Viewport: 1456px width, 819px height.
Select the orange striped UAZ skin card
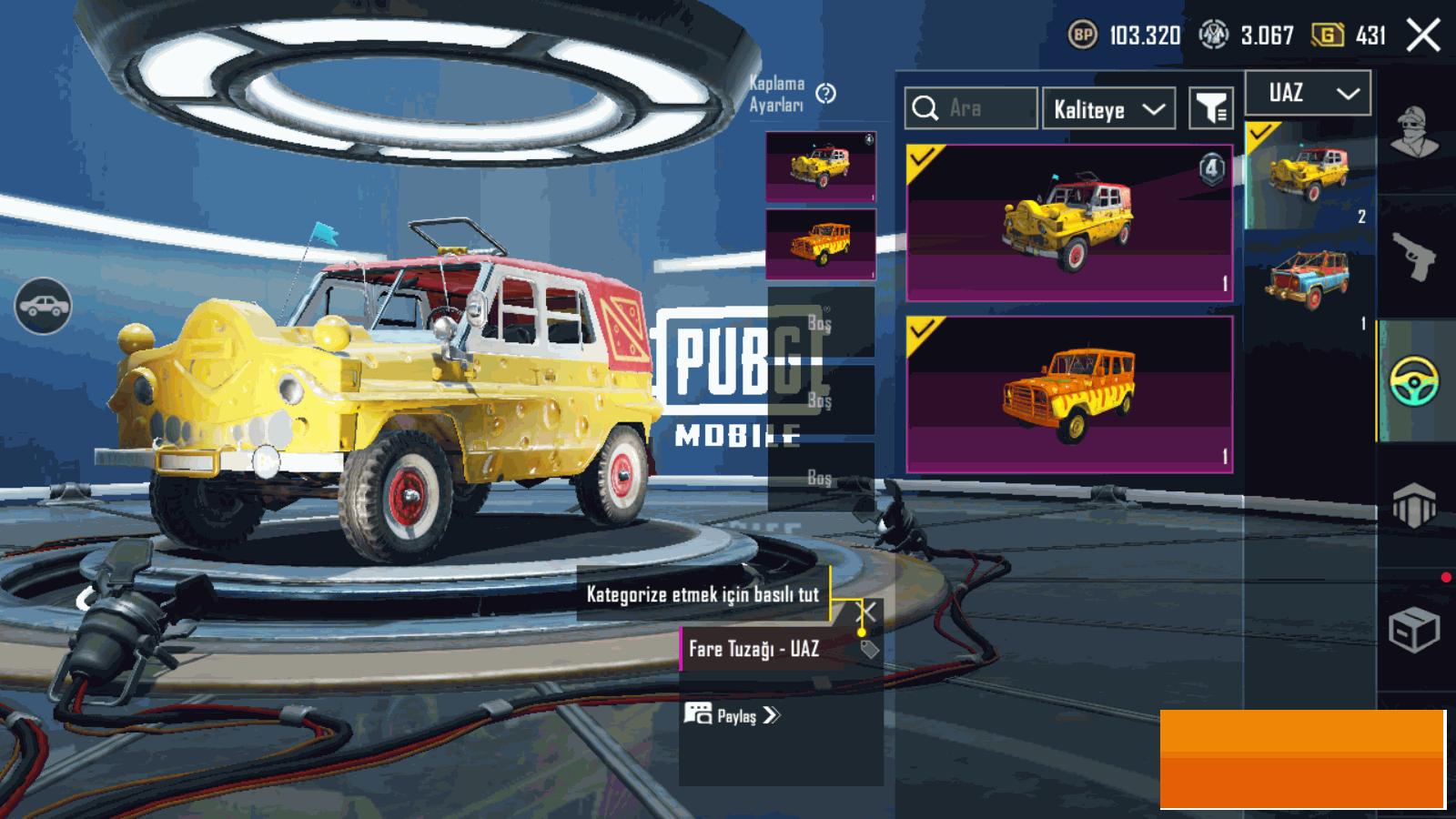coord(1069,394)
